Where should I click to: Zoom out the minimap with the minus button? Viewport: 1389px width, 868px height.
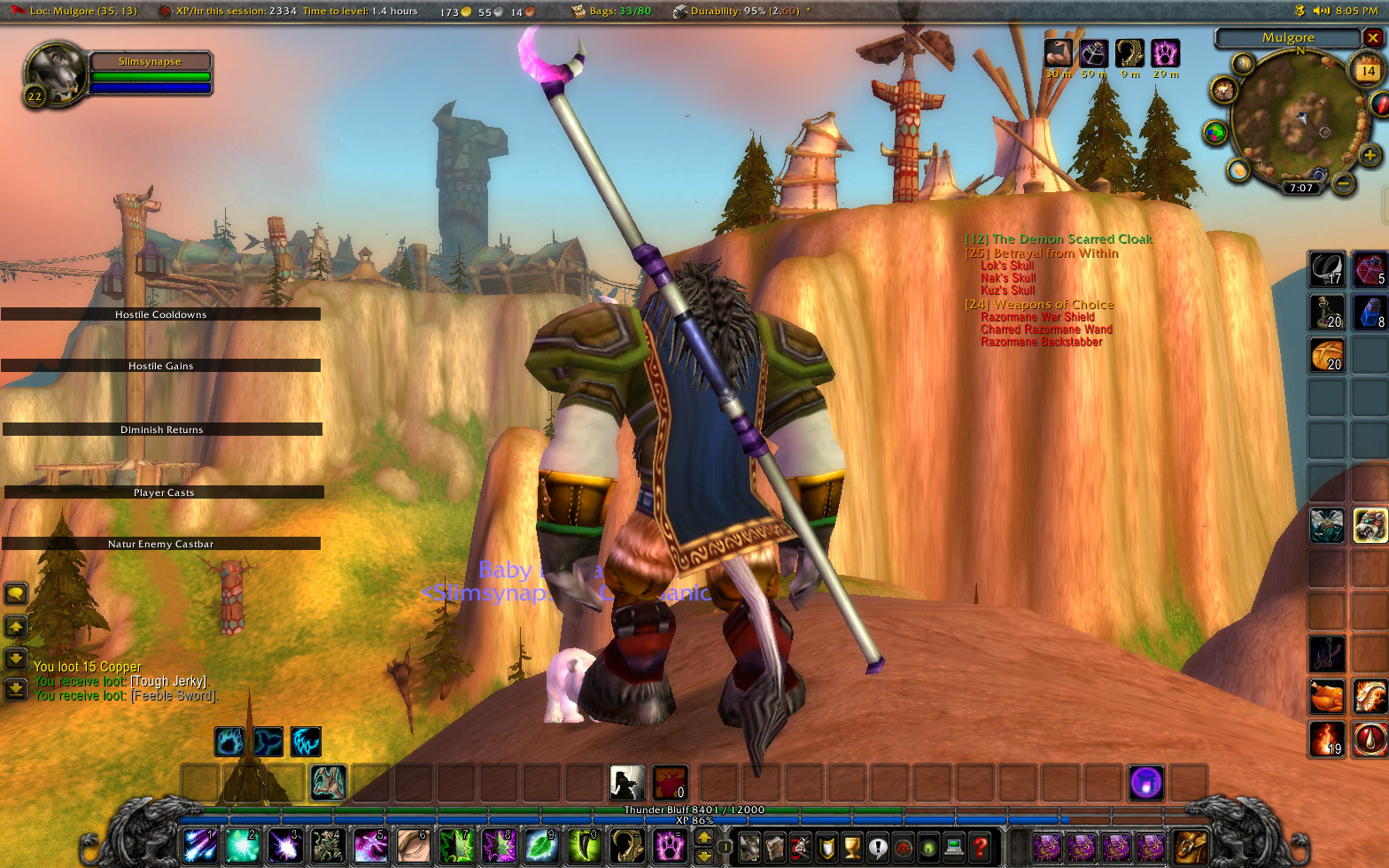coord(1343,183)
